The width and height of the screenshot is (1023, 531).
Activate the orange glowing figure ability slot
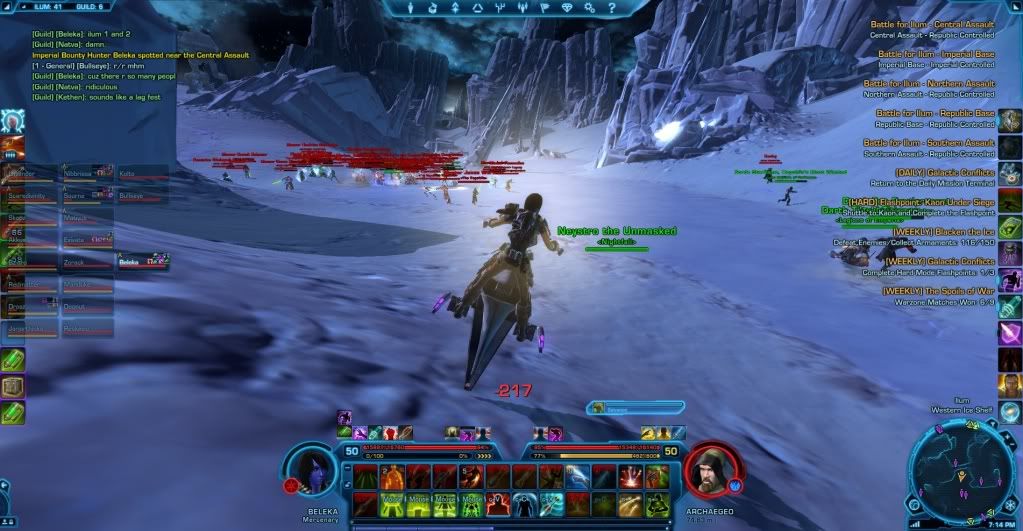tap(391, 477)
